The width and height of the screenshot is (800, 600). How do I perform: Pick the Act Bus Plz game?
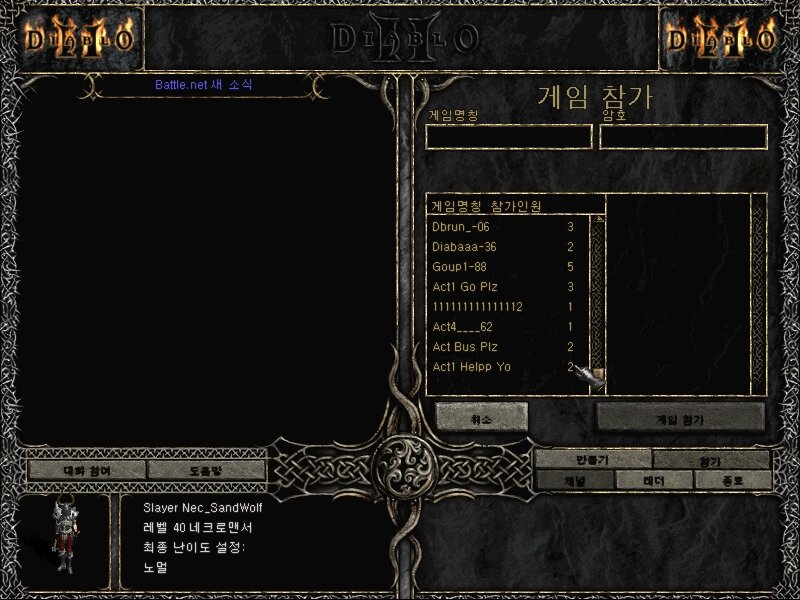[500, 347]
